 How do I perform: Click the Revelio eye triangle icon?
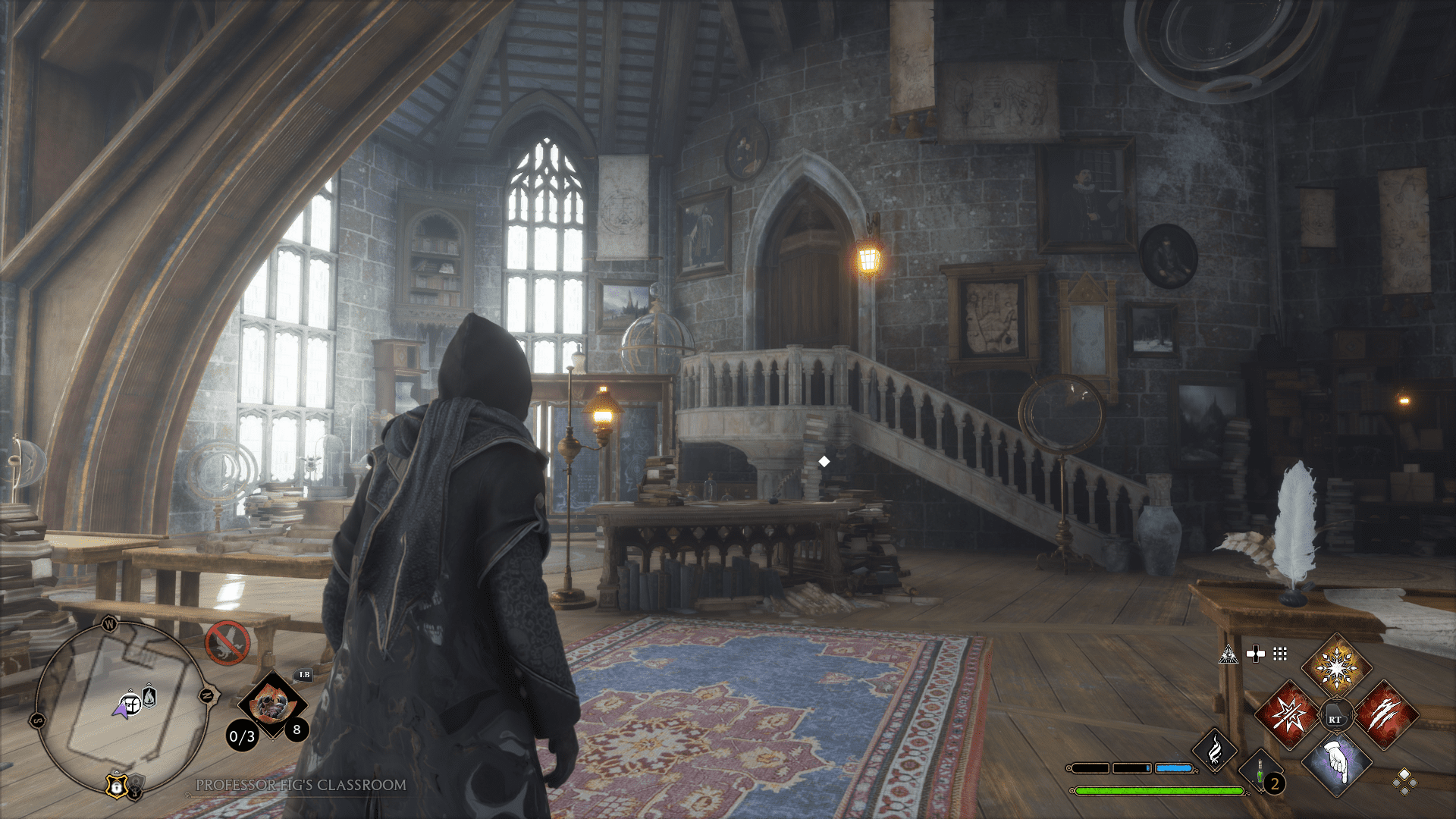(1228, 654)
